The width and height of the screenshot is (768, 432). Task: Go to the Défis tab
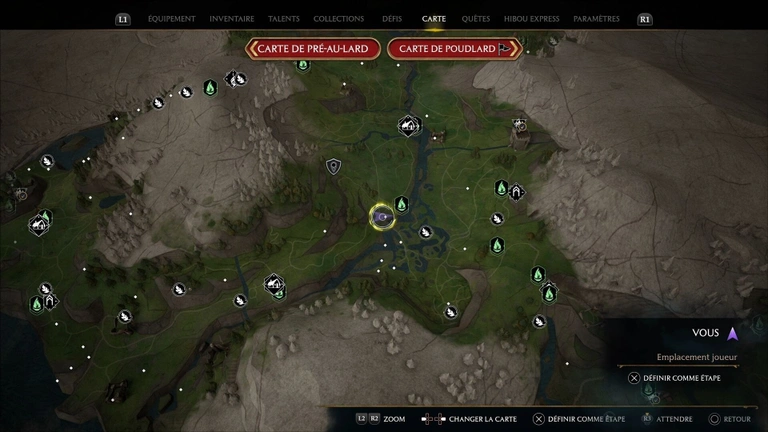pyautogui.click(x=392, y=19)
